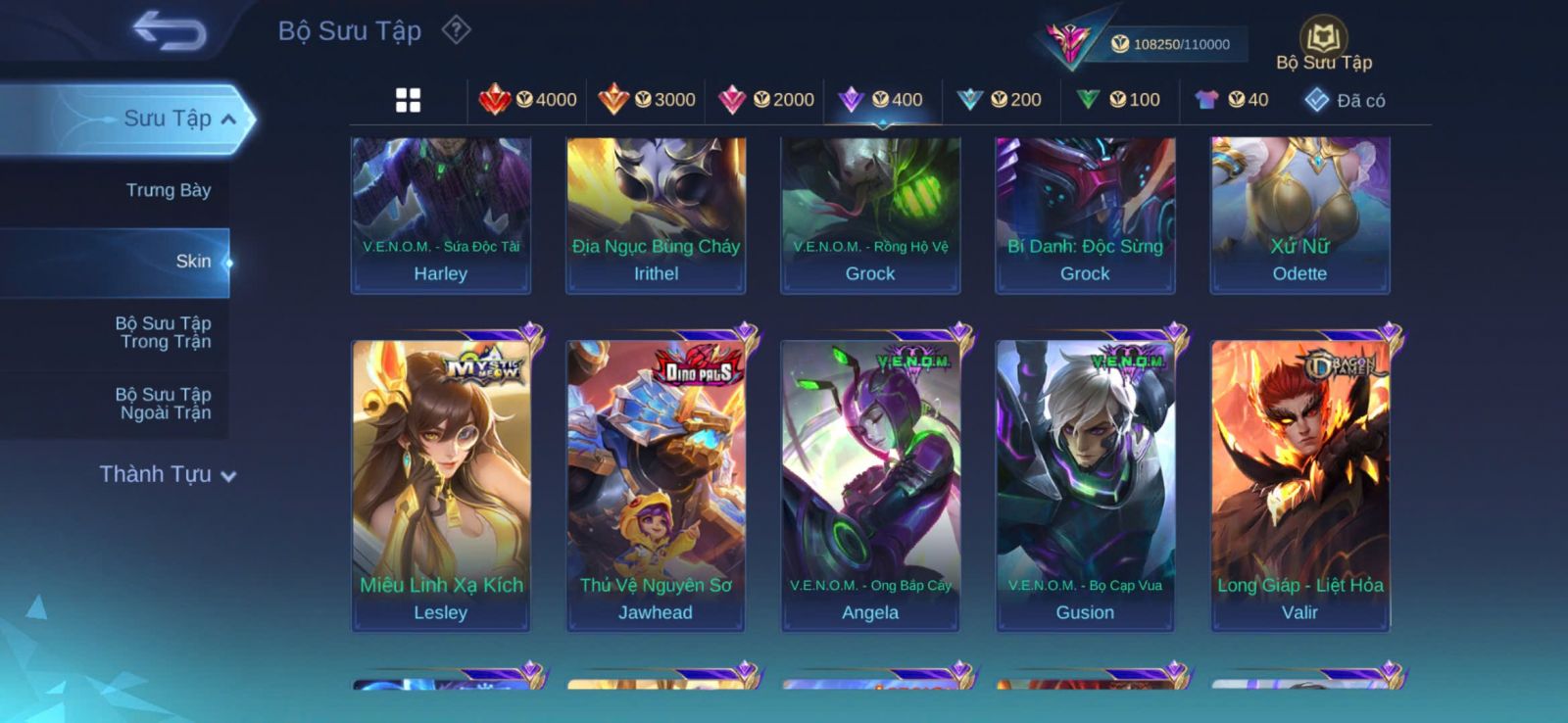Viewport: 1568px width, 723px height.
Task: Choose Valir's Long Giáp - Liệt Hỏa skin
Action: pyautogui.click(x=1299, y=485)
